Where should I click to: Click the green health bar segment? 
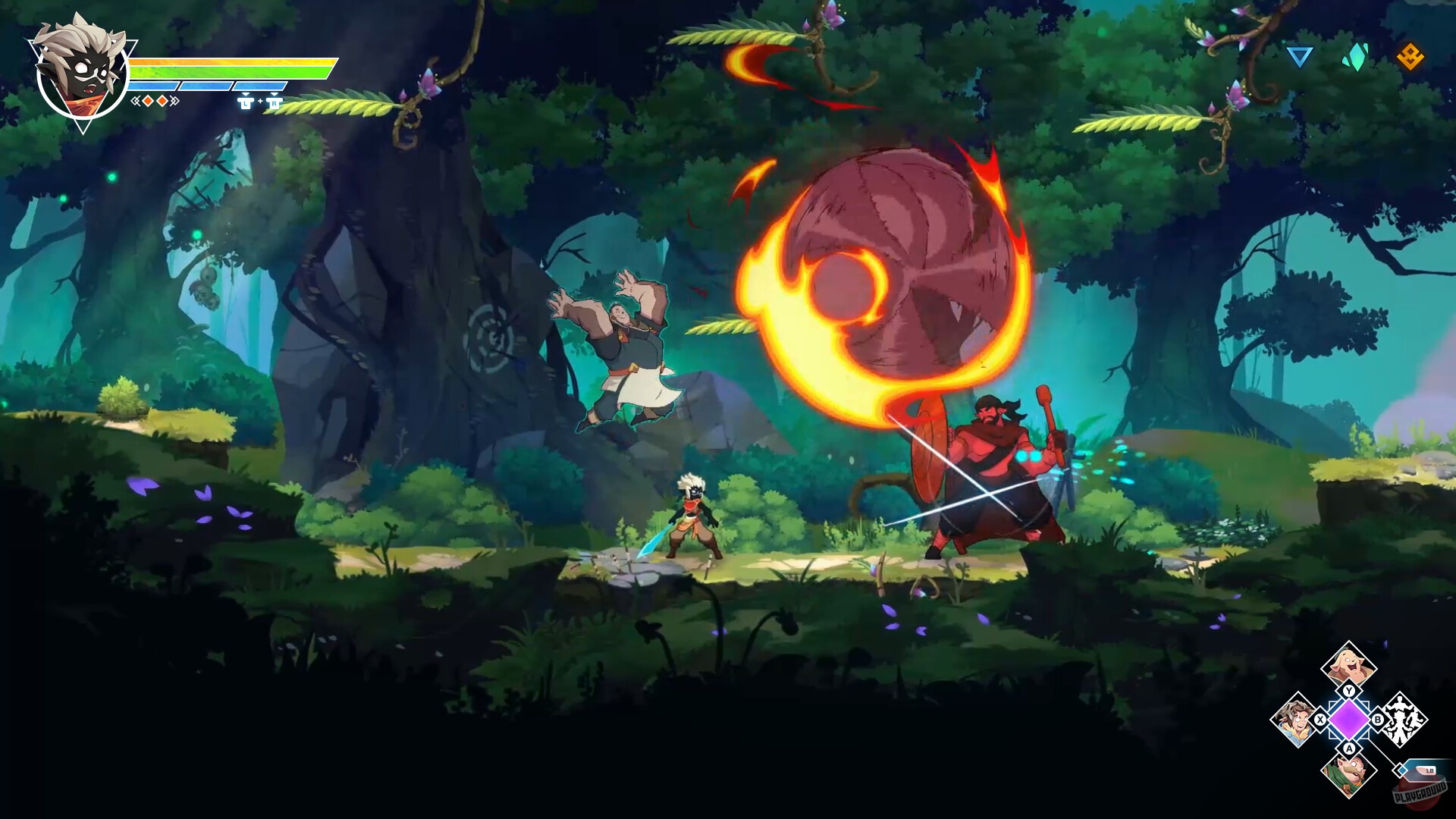click(x=227, y=72)
